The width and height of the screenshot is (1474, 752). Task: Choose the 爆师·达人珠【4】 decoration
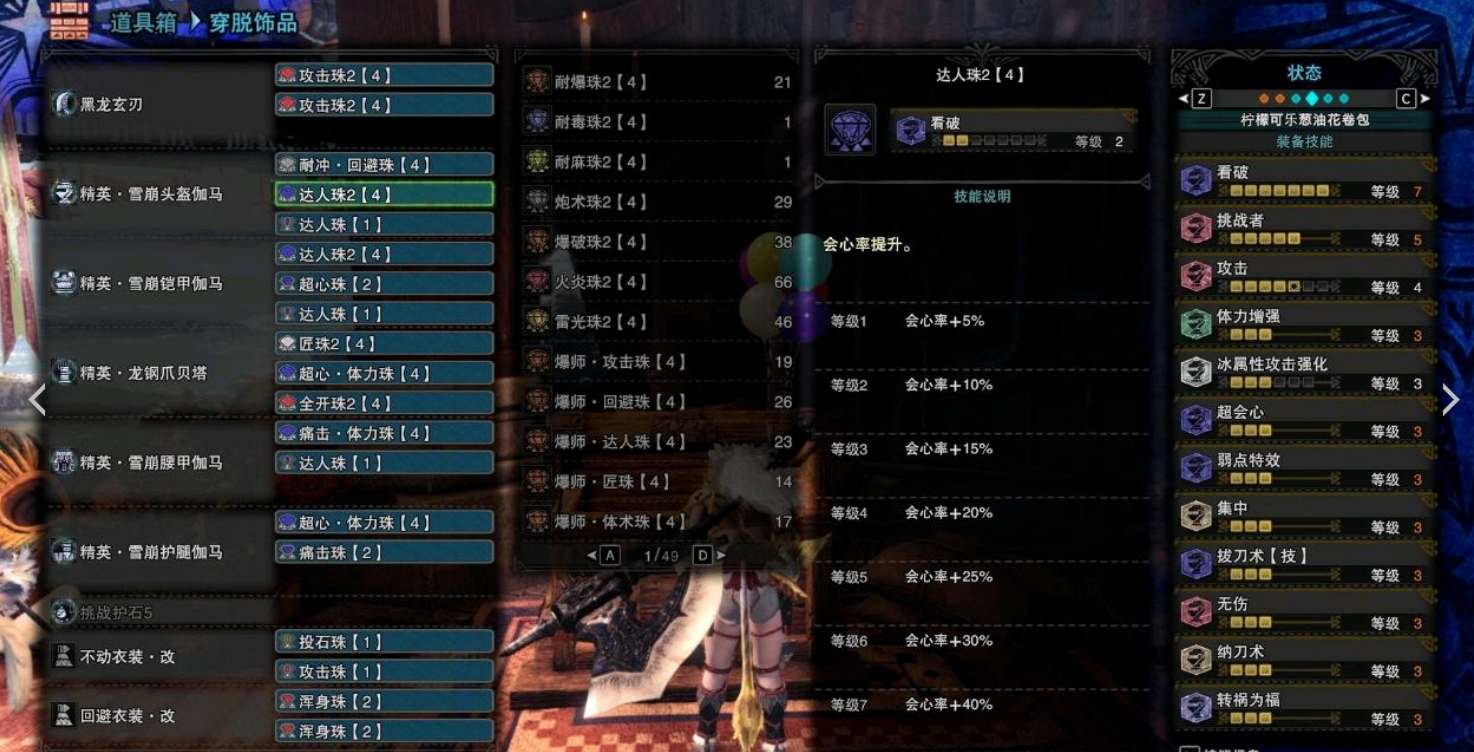coord(657,442)
